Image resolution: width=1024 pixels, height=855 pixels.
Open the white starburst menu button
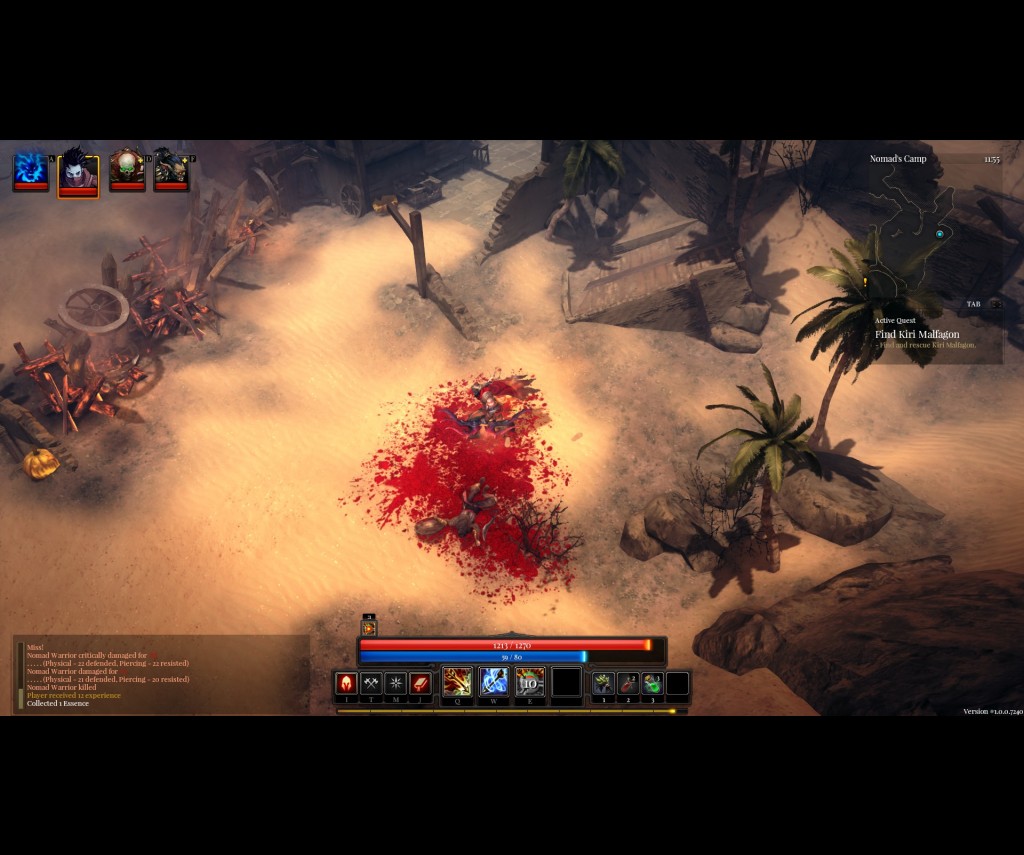click(396, 683)
